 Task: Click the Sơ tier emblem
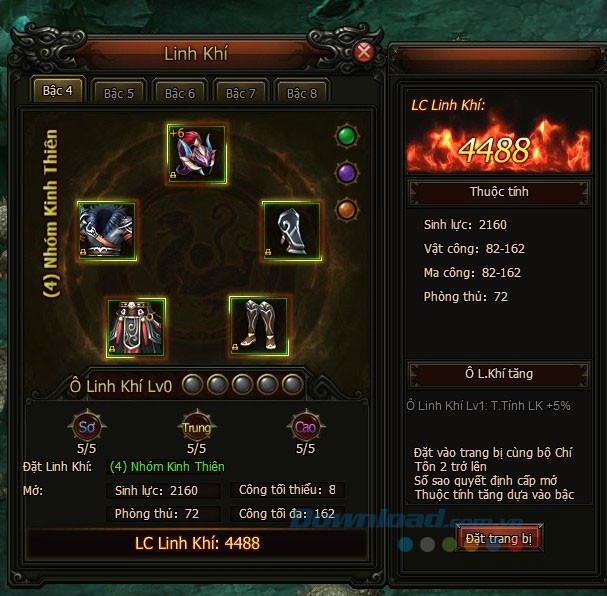(85, 426)
